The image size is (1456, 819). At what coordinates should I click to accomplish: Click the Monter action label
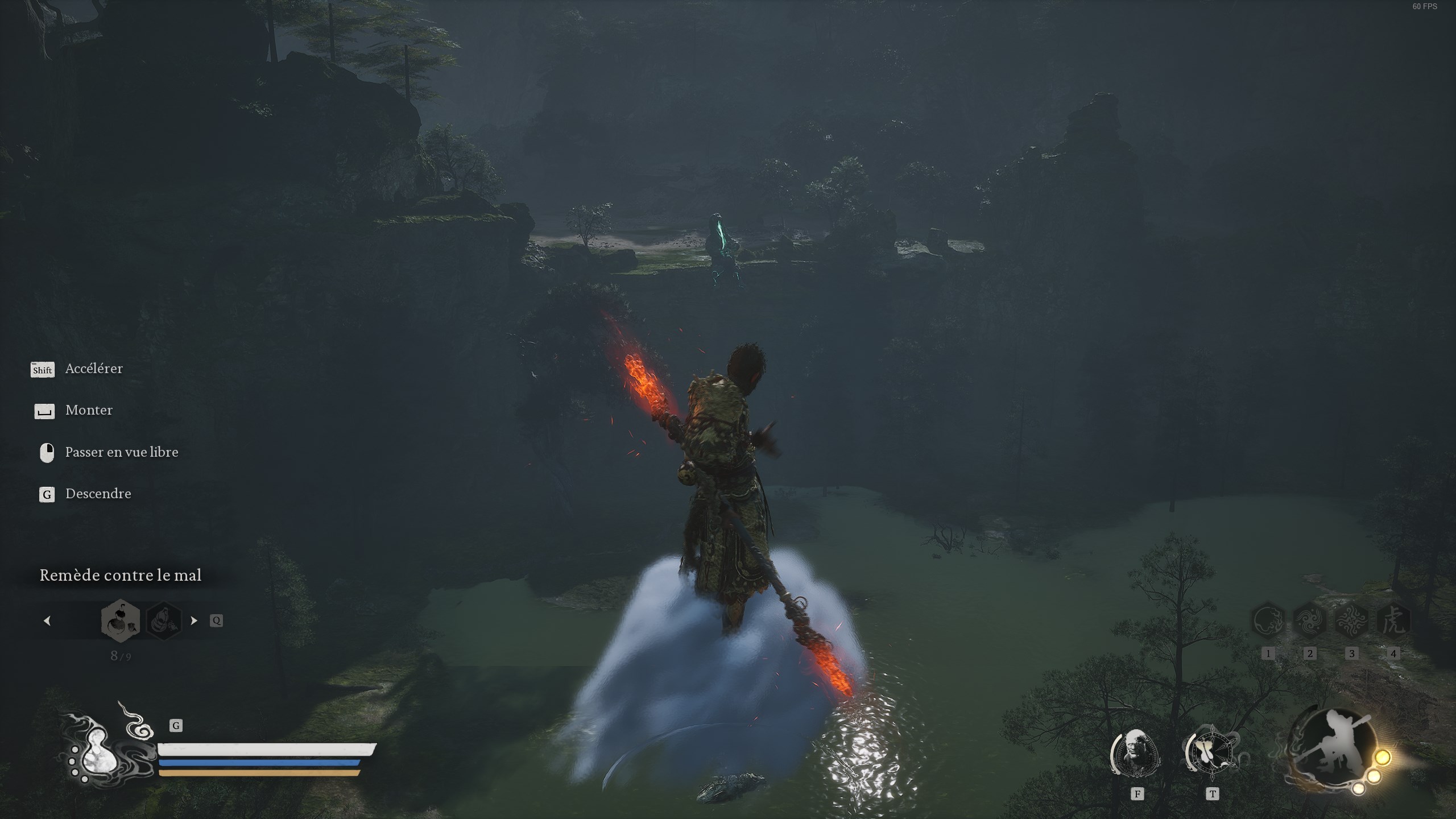(89, 410)
